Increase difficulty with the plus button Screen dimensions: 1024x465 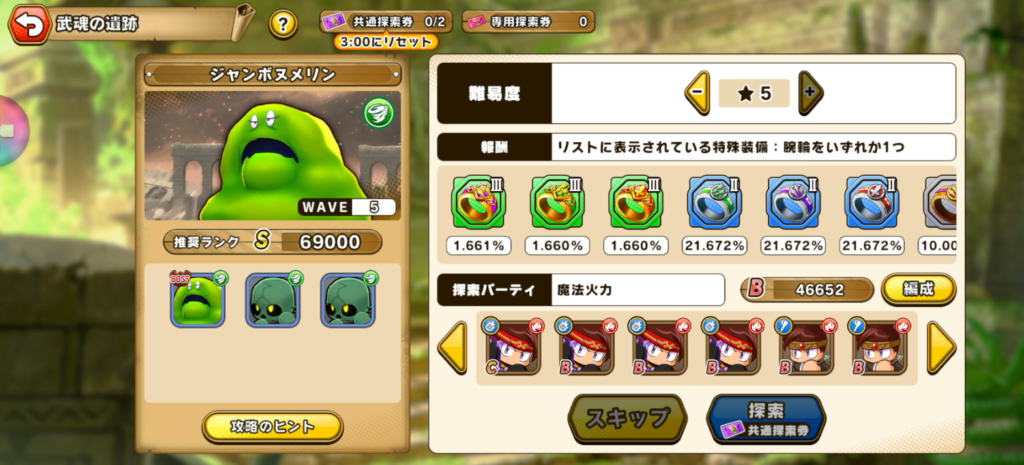[810, 93]
